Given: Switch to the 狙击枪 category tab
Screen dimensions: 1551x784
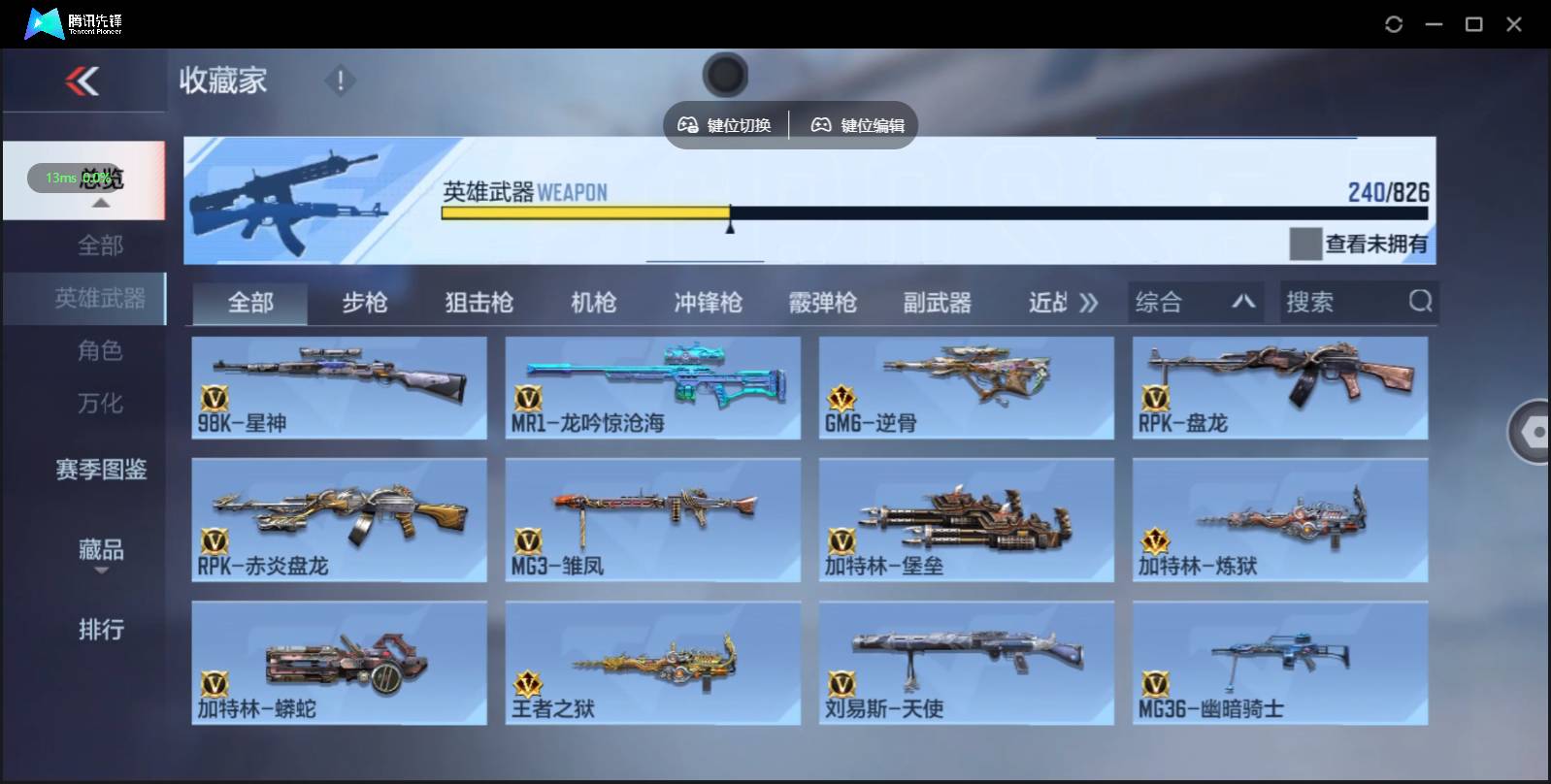Looking at the screenshot, I should [x=479, y=302].
